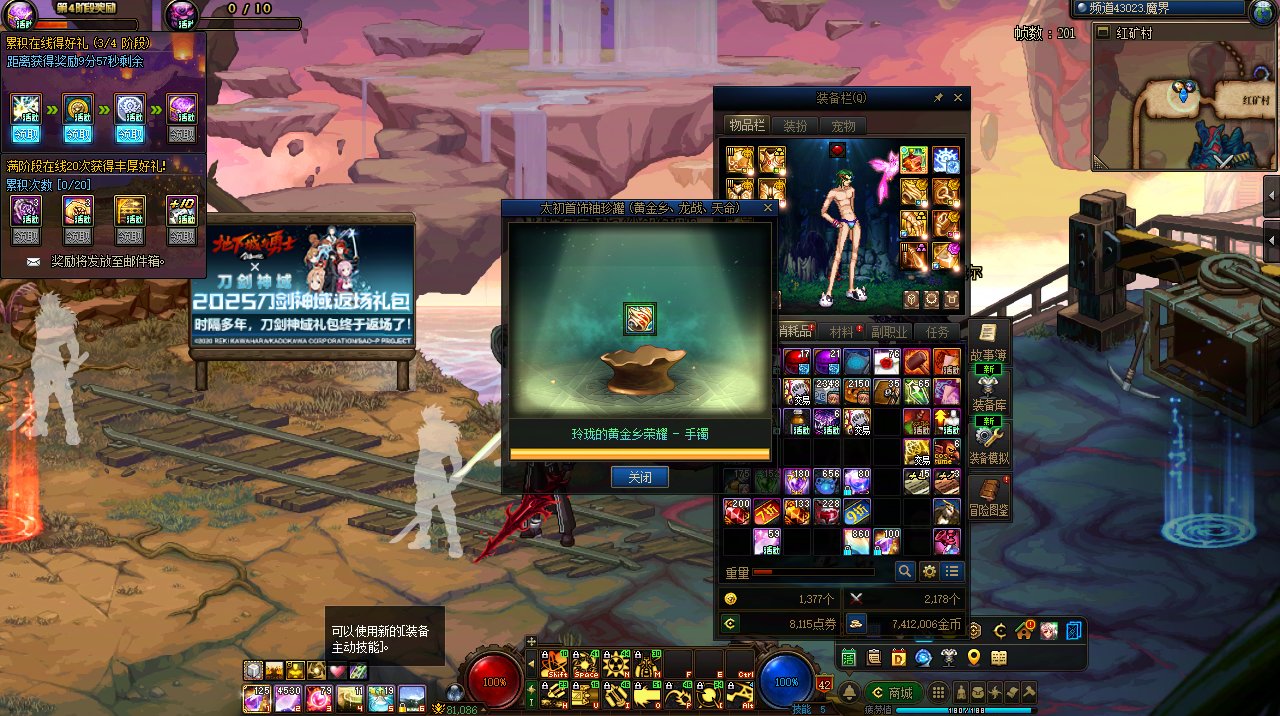
Task: Open inventory settings gear button
Action: point(929,571)
